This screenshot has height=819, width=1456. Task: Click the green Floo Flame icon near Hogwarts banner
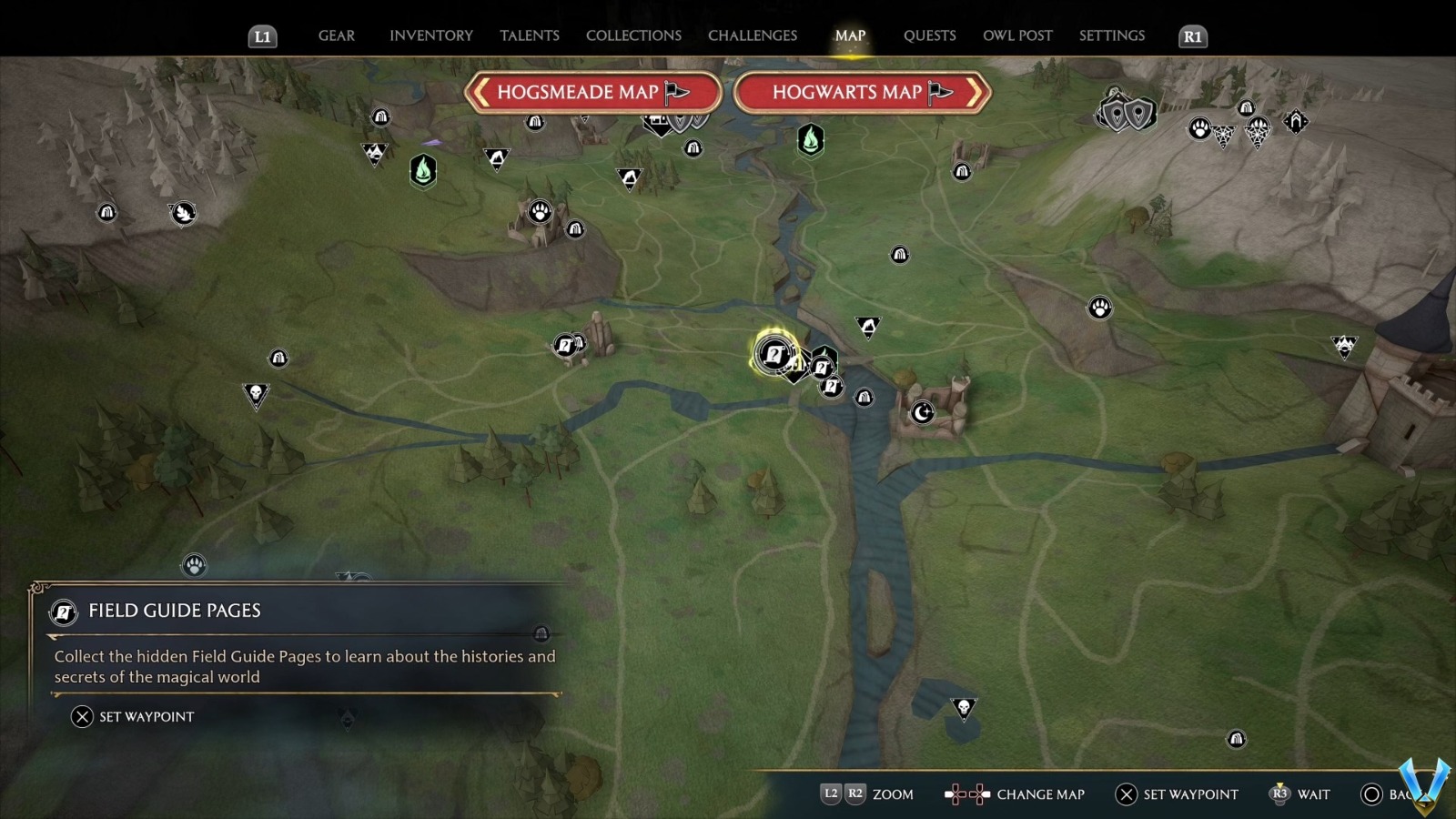809,139
